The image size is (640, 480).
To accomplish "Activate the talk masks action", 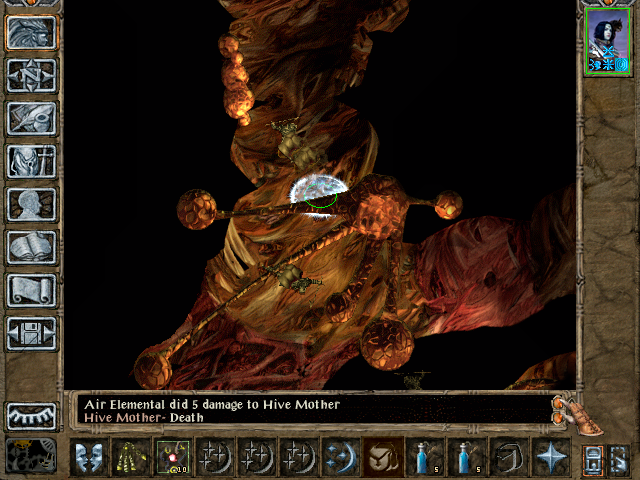I will (x=89, y=457).
